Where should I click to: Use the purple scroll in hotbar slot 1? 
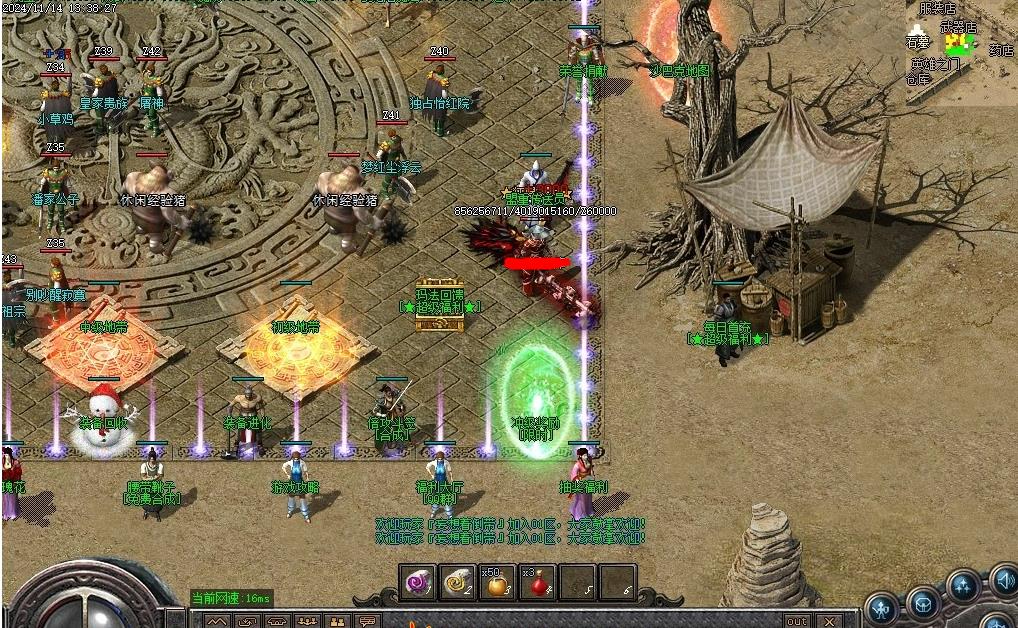click(x=417, y=582)
